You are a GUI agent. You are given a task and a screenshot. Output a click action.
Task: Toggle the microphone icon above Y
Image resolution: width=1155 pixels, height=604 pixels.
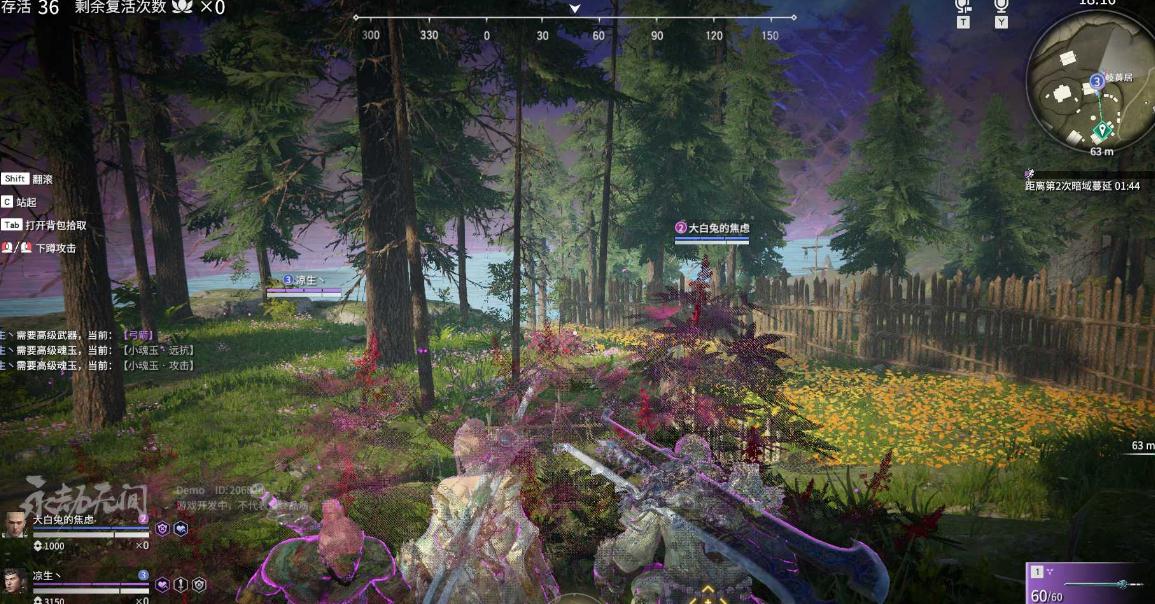(x=1001, y=6)
